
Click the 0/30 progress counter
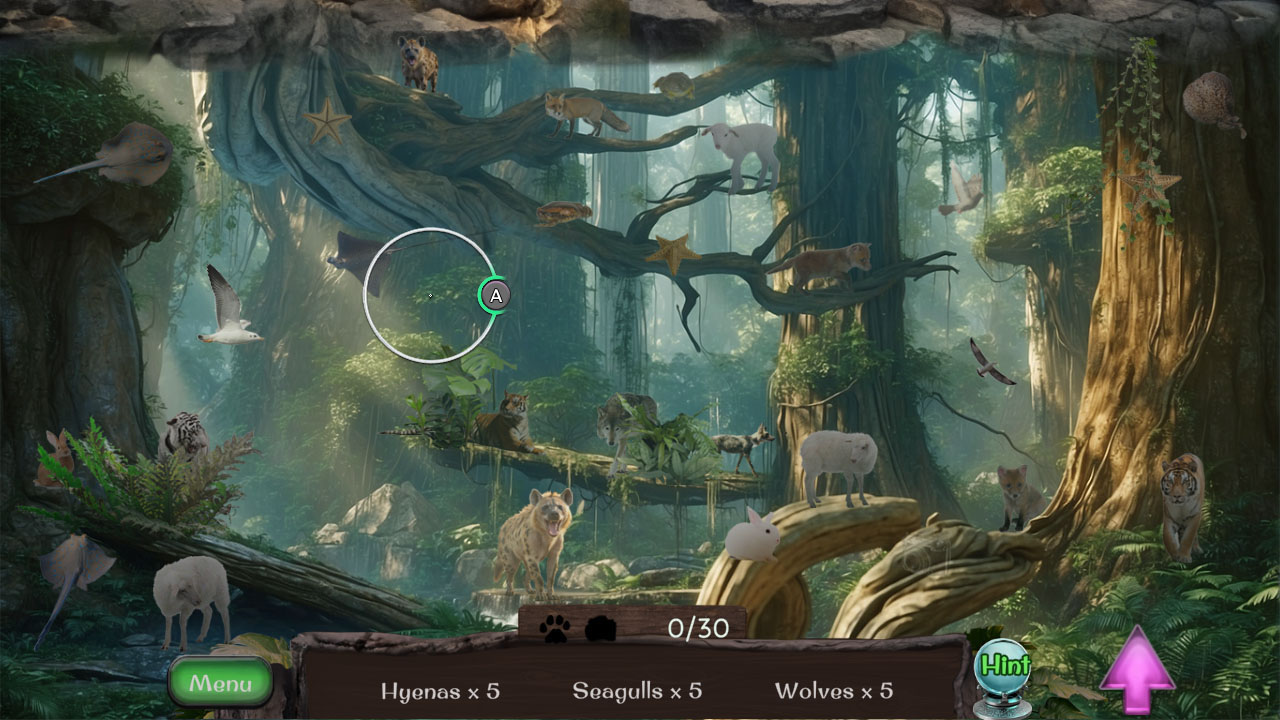tap(701, 626)
